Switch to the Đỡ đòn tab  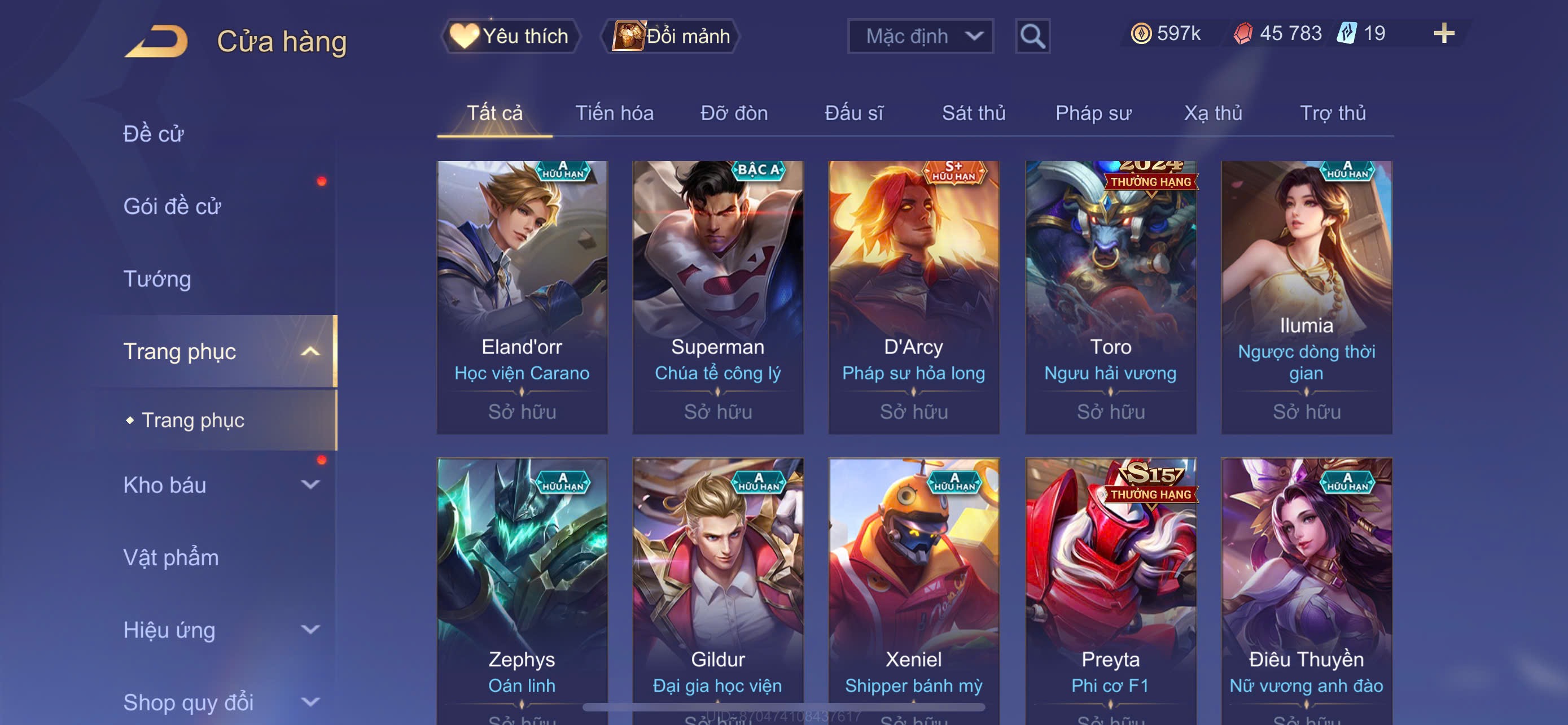(x=733, y=113)
